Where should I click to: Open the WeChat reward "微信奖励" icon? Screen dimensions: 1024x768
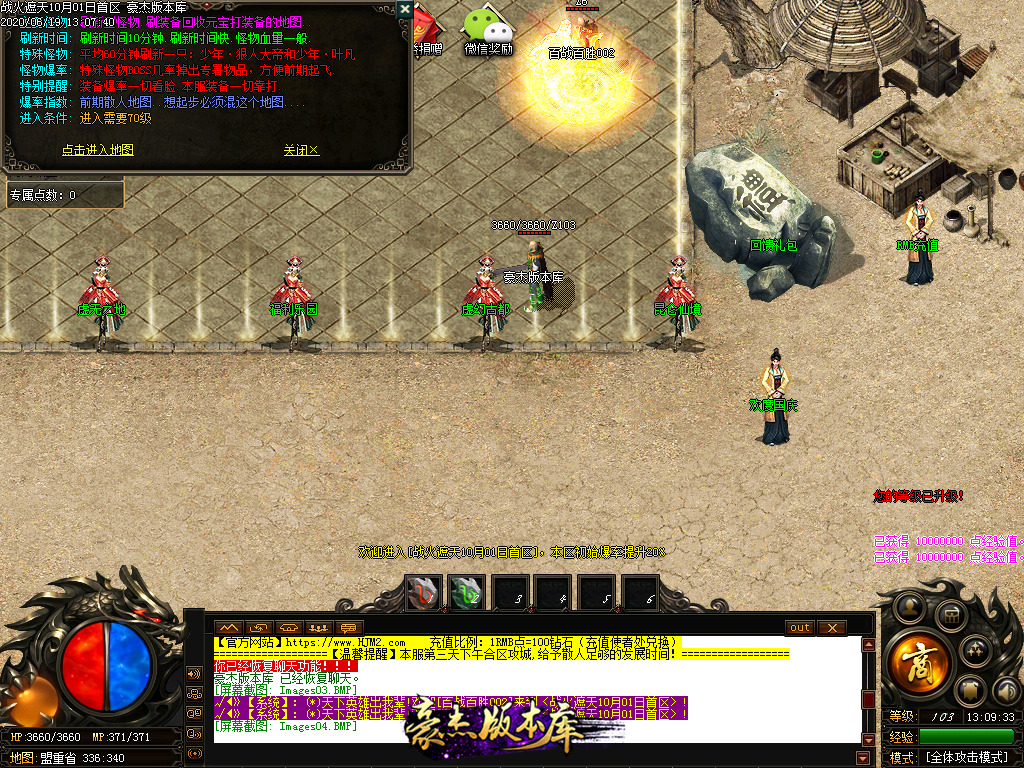pos(488,28)
